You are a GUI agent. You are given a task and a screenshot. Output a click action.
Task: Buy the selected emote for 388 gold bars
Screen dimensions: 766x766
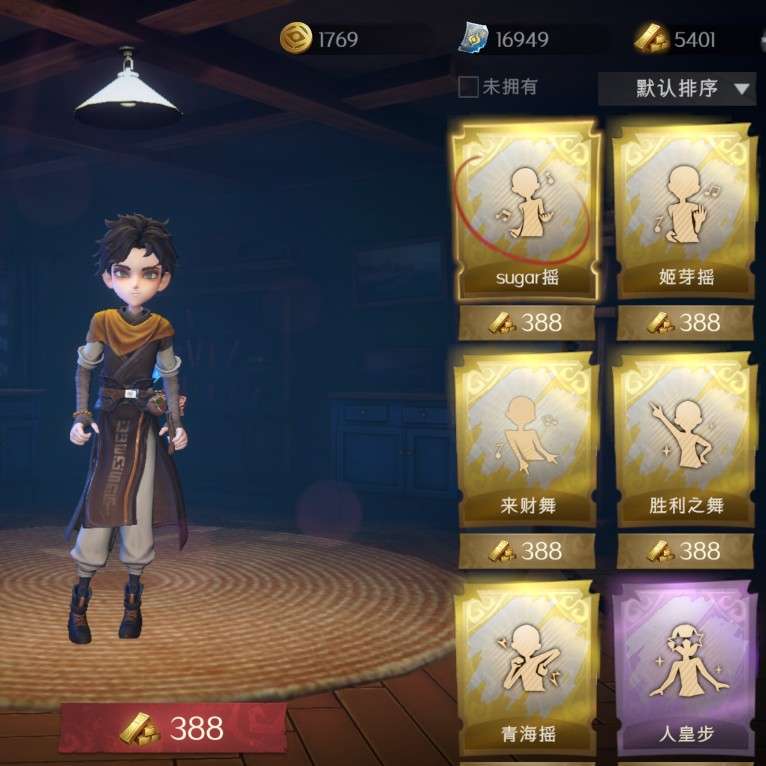pos(172,728)
